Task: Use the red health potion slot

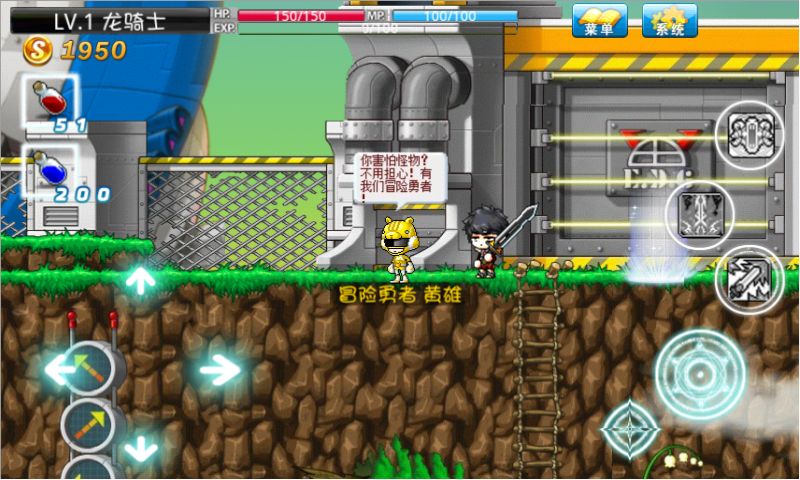Action: [51, 102]
